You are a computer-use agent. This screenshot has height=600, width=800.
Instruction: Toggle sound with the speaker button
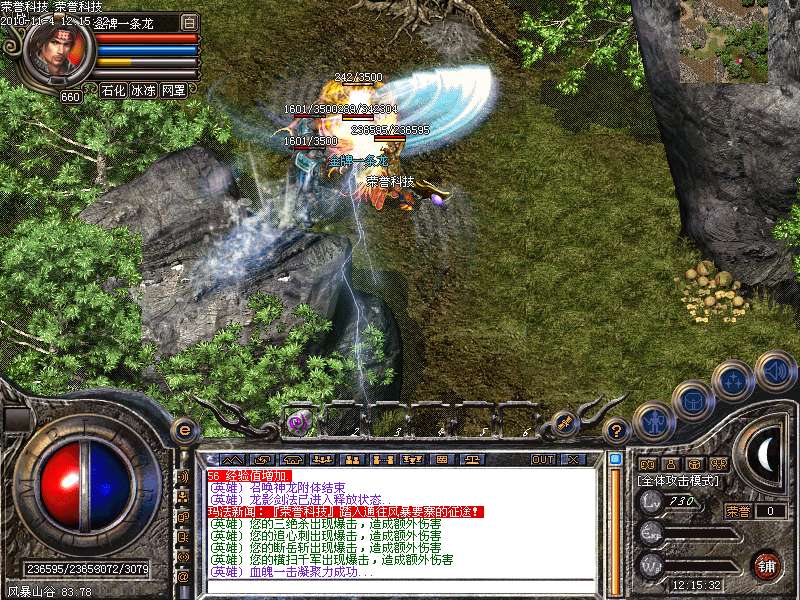point(775,371)
